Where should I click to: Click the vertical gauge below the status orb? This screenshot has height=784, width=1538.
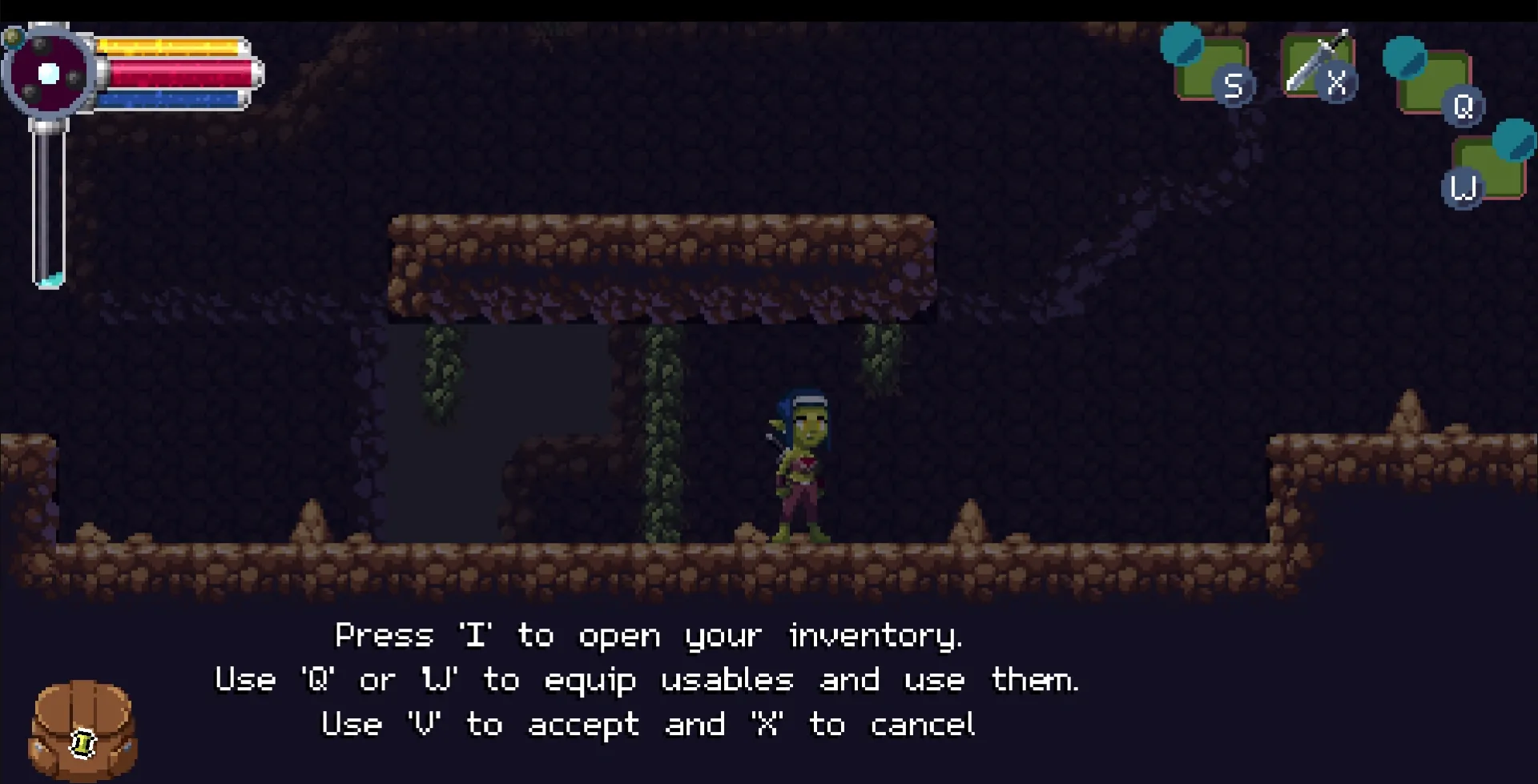point(46,200)
